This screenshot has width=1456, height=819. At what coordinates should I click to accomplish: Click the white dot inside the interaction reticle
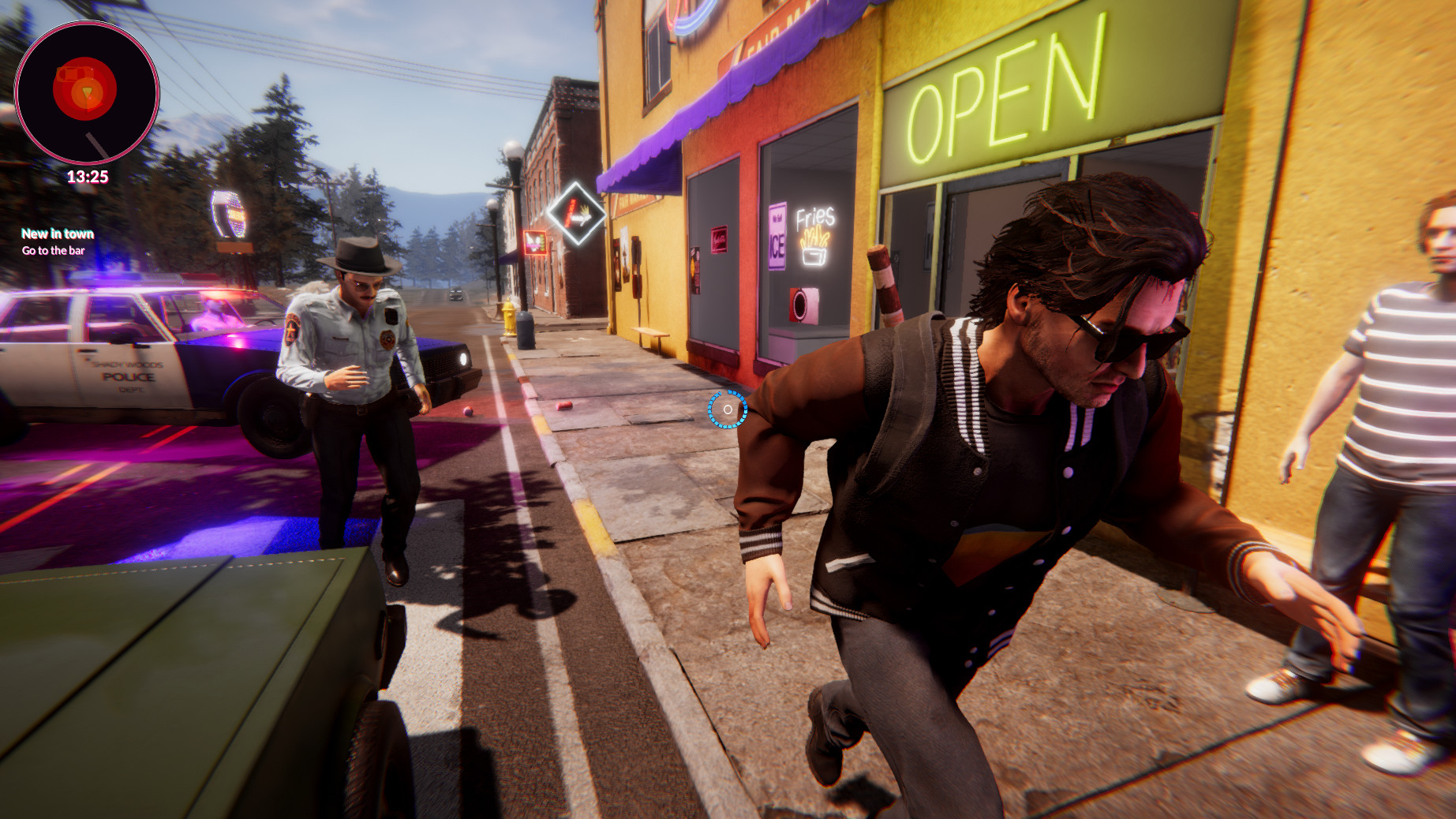tap(728, 409)
